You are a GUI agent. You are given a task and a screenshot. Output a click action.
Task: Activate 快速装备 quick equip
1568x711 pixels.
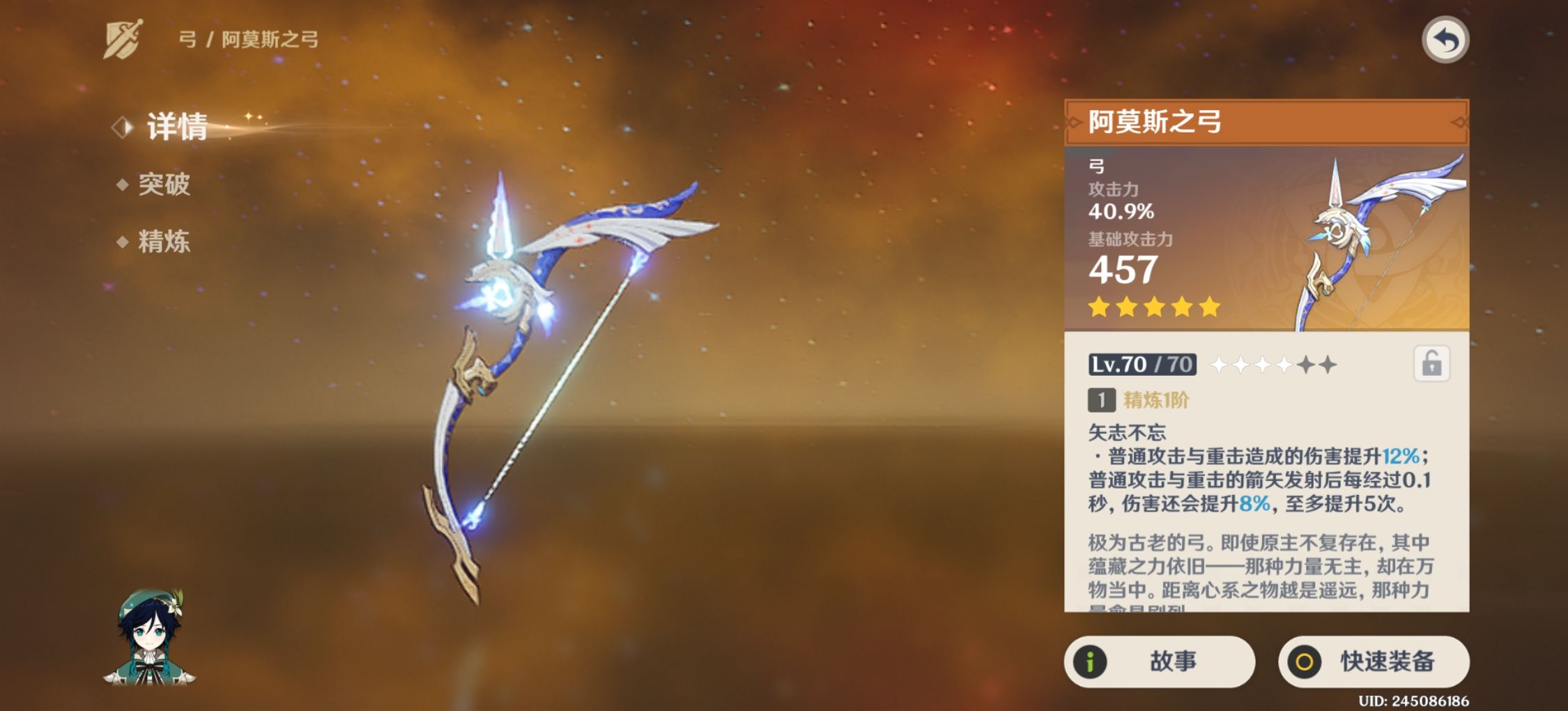pyautogui.click(x=1374, y=662)
